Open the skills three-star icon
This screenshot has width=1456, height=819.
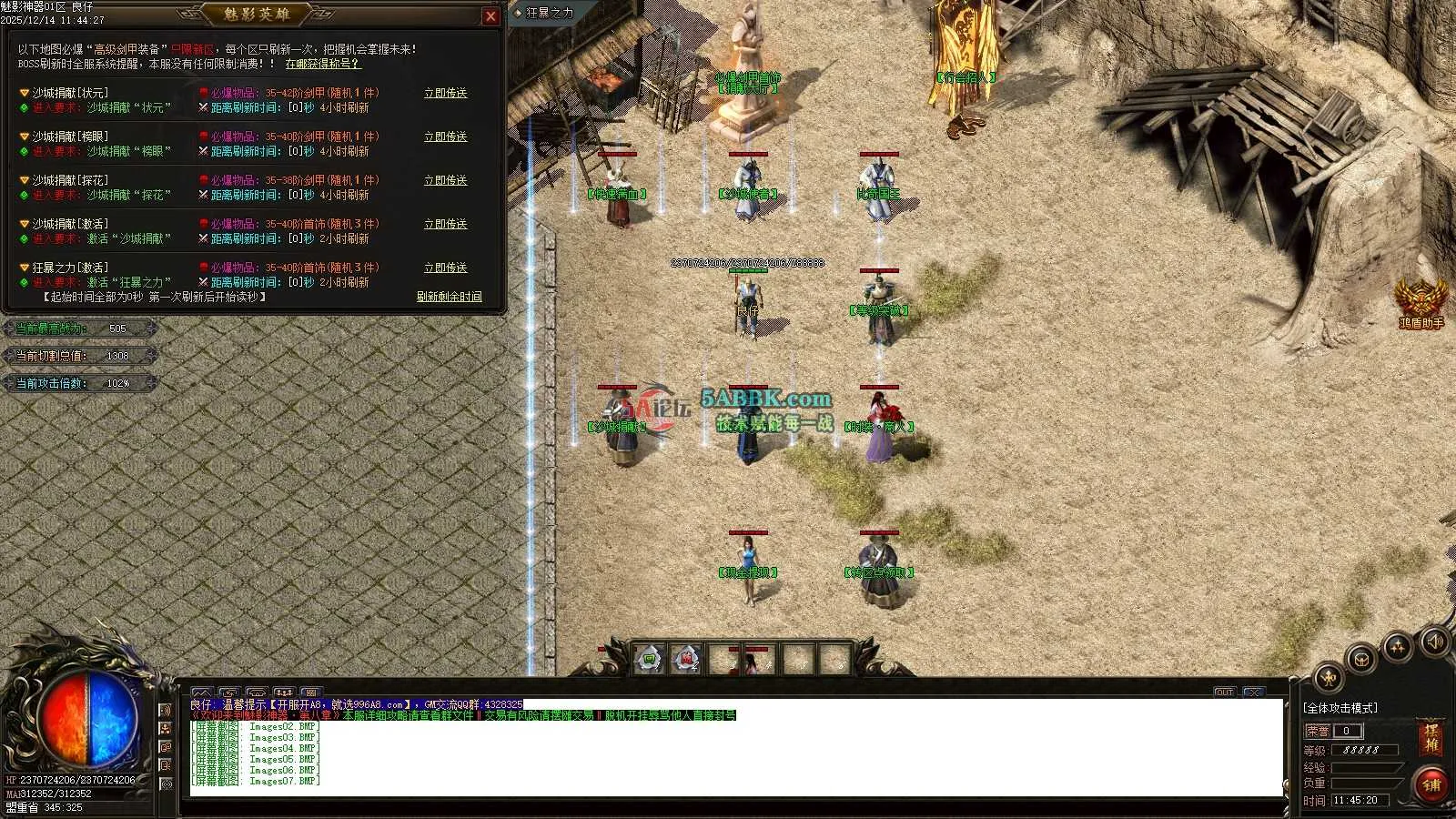[x=1397, y=647]
